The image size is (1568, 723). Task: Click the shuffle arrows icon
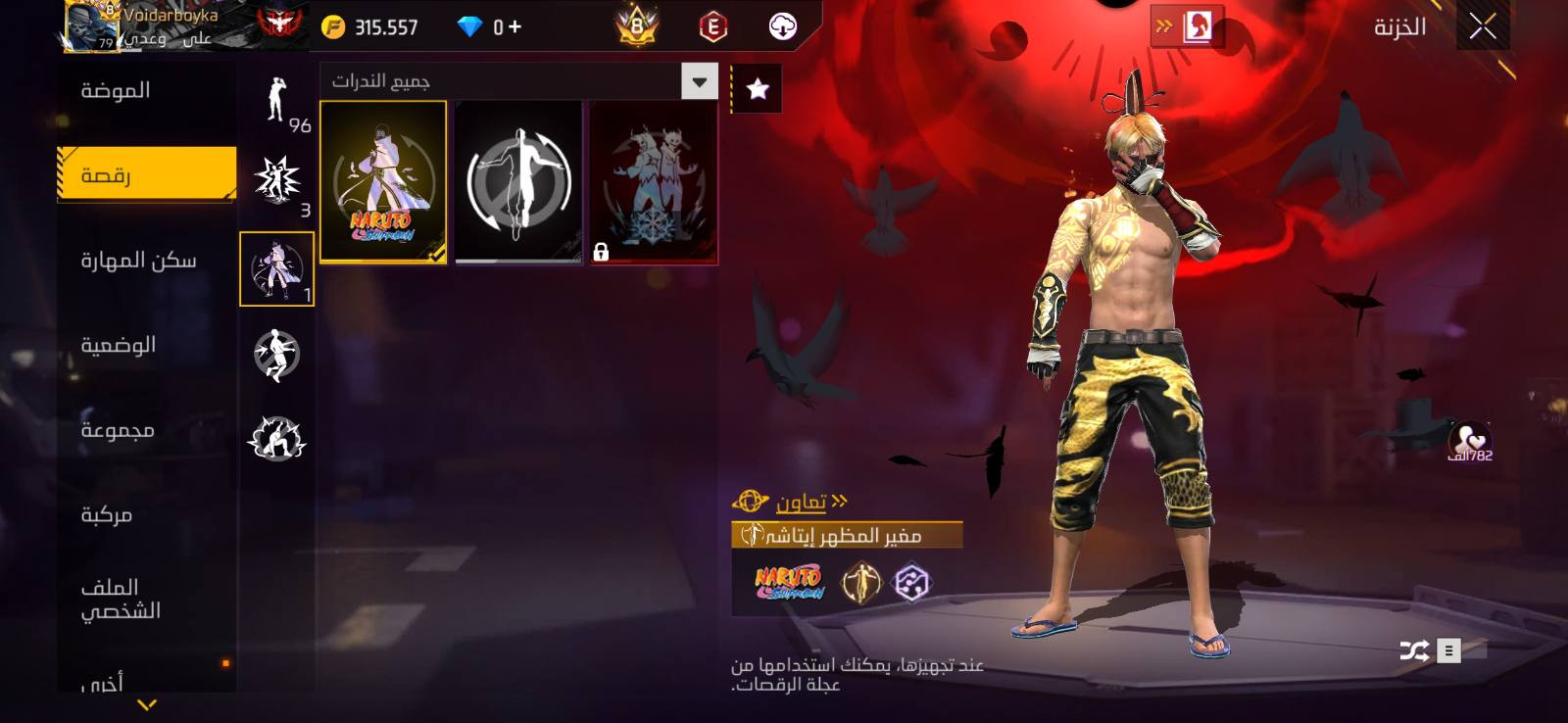(x=1413, y=651)
